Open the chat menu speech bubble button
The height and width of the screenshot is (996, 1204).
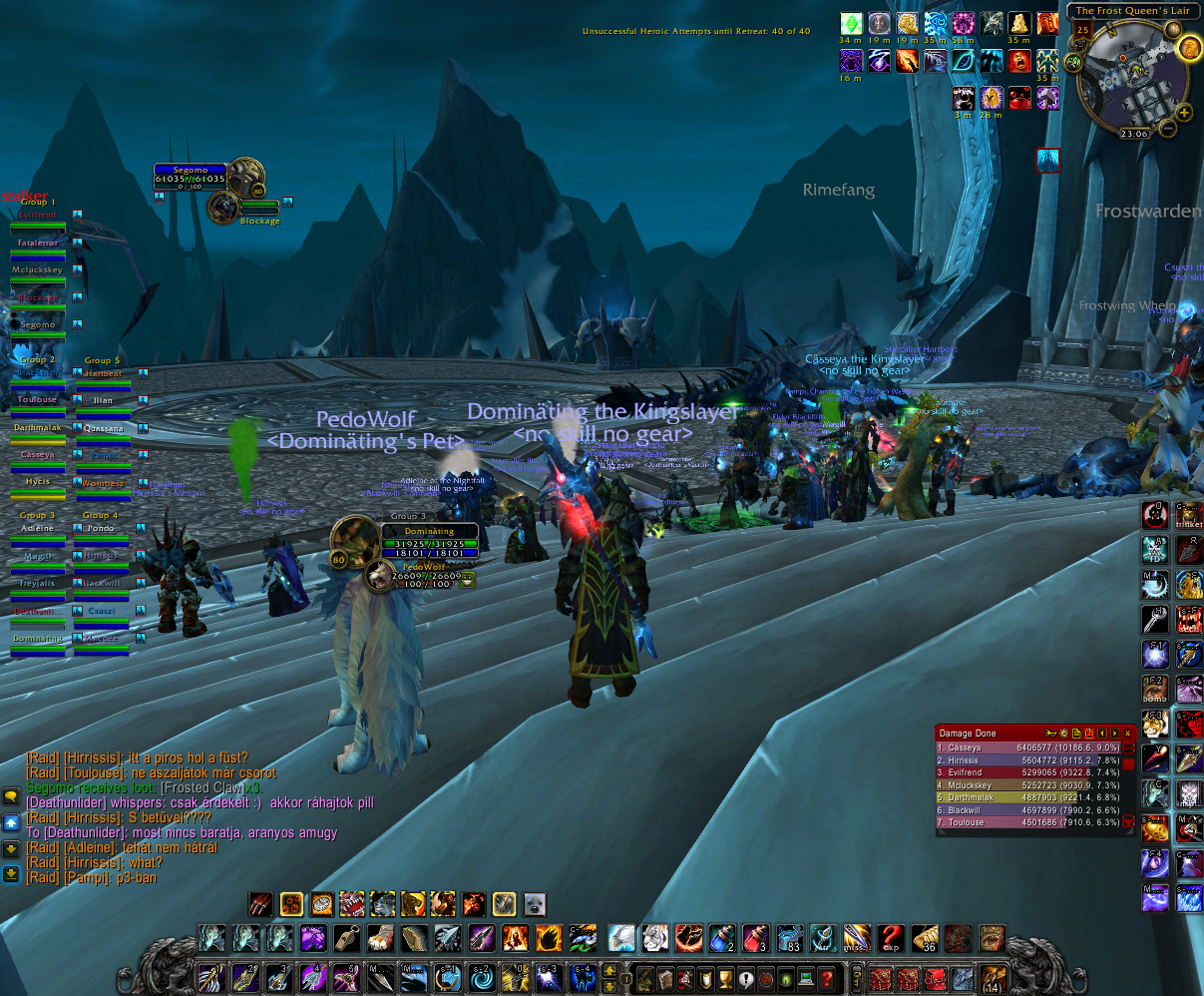pos(11,795)
